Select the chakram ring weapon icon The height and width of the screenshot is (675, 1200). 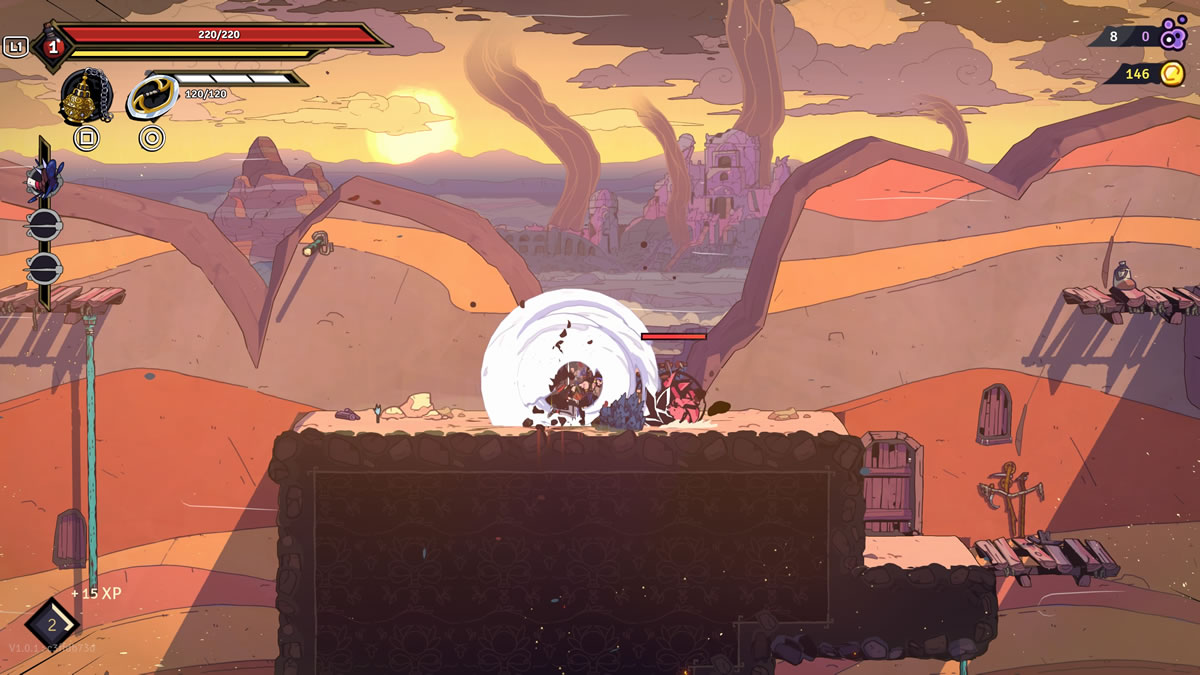pyautogui.click(x=152, y=98)
